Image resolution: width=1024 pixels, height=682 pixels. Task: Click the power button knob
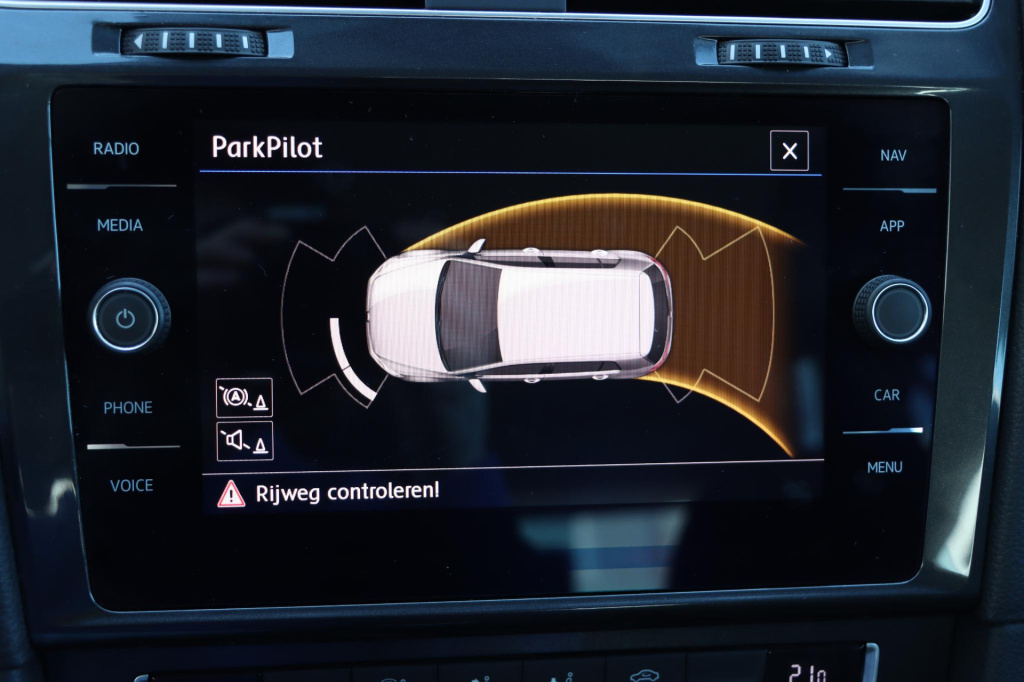[x=125, y=319]
